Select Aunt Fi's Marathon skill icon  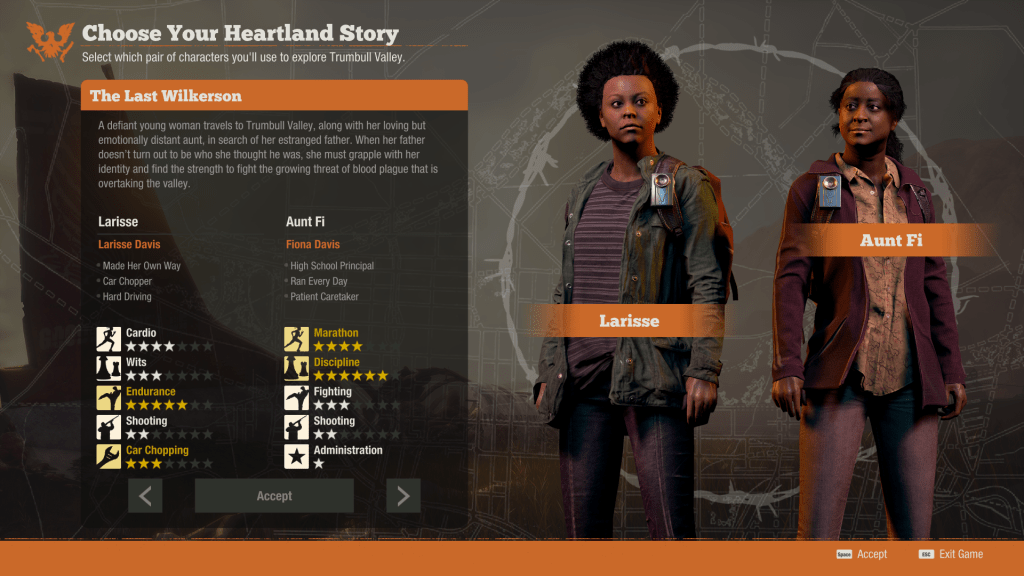[x=296, y=339]
